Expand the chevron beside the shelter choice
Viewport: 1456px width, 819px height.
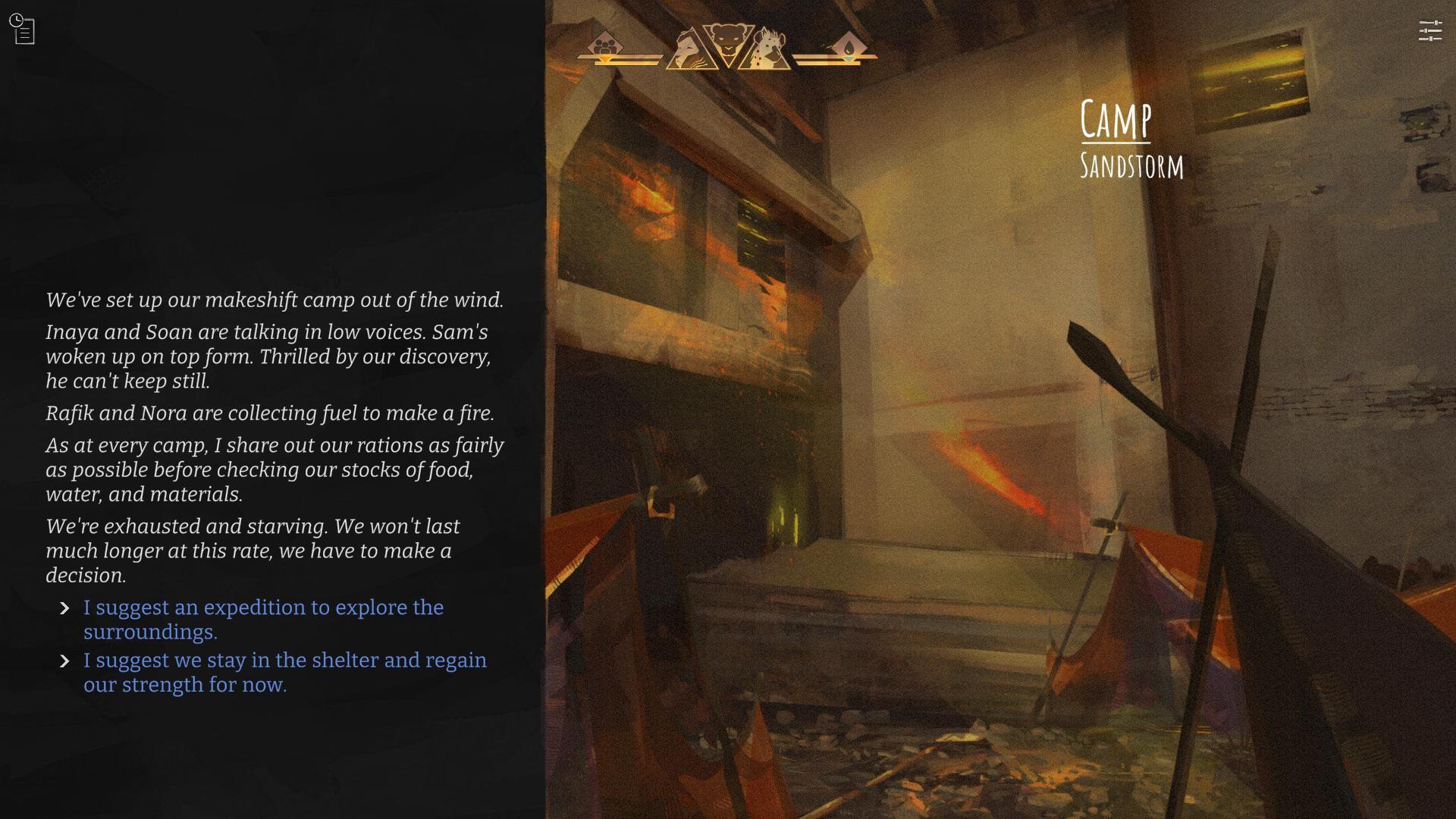coord(65,661)
